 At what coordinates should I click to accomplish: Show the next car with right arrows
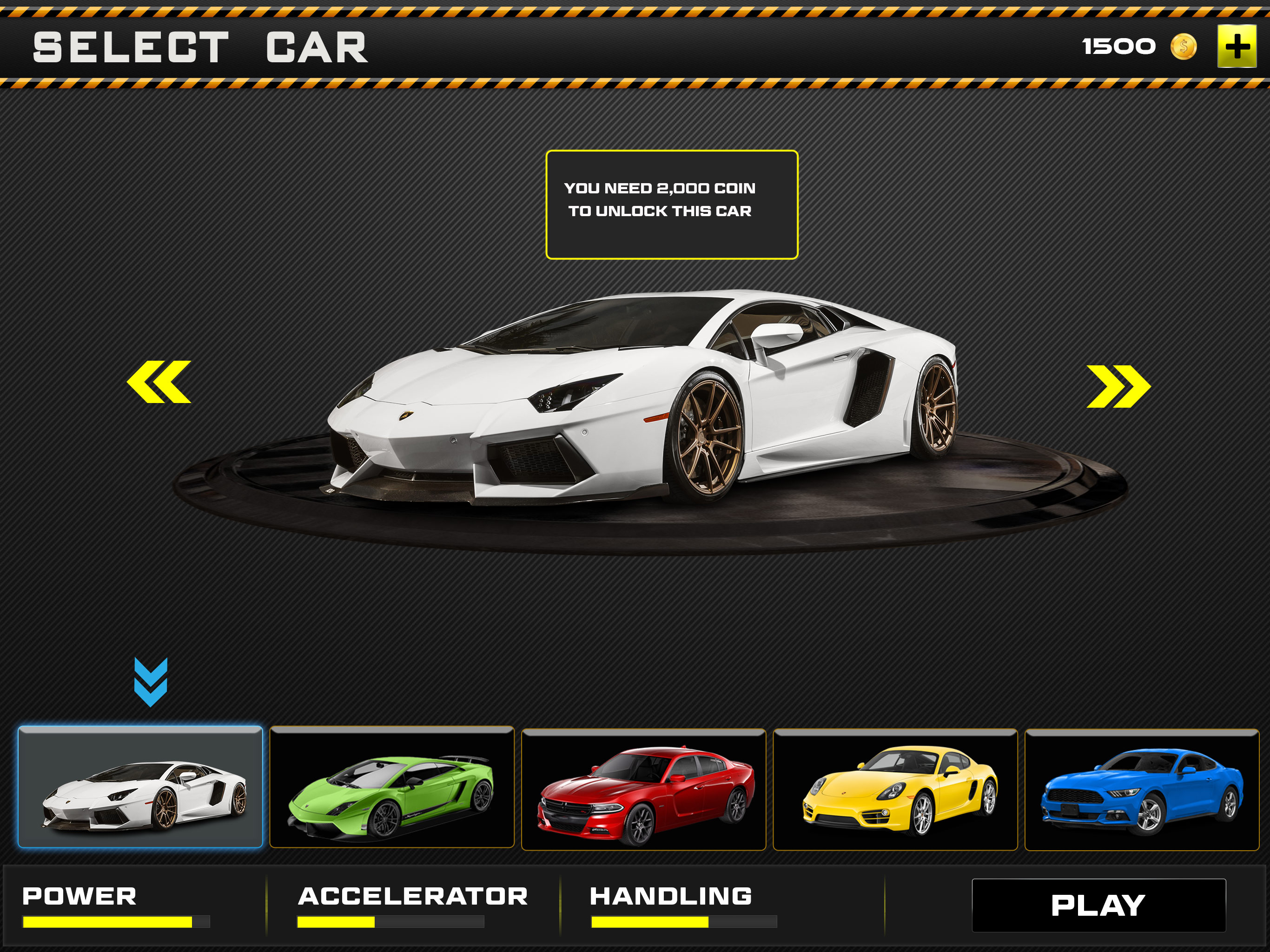1118,386
